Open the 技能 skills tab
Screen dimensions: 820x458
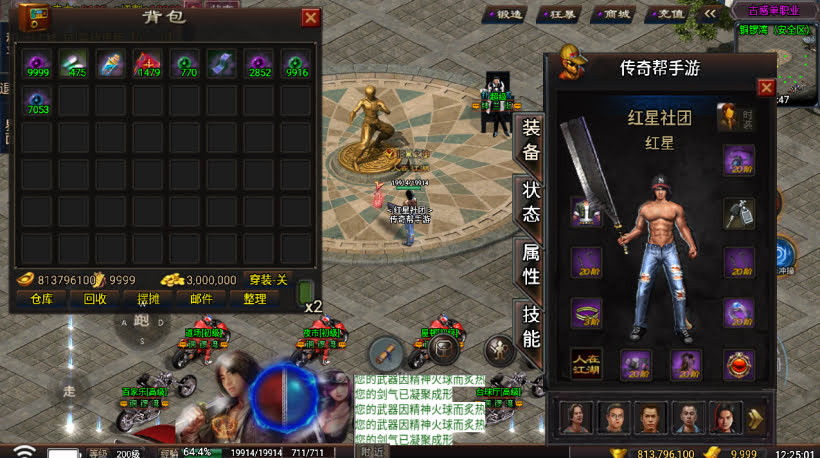click(x=530, y=326)
